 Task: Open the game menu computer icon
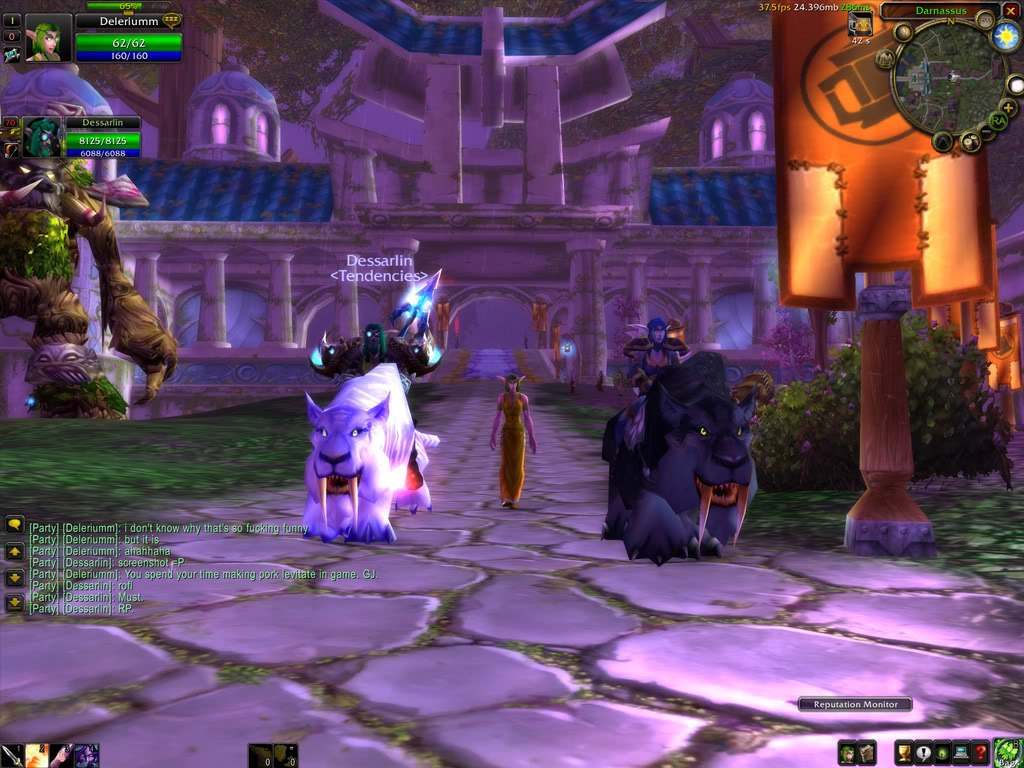(961, 753)
